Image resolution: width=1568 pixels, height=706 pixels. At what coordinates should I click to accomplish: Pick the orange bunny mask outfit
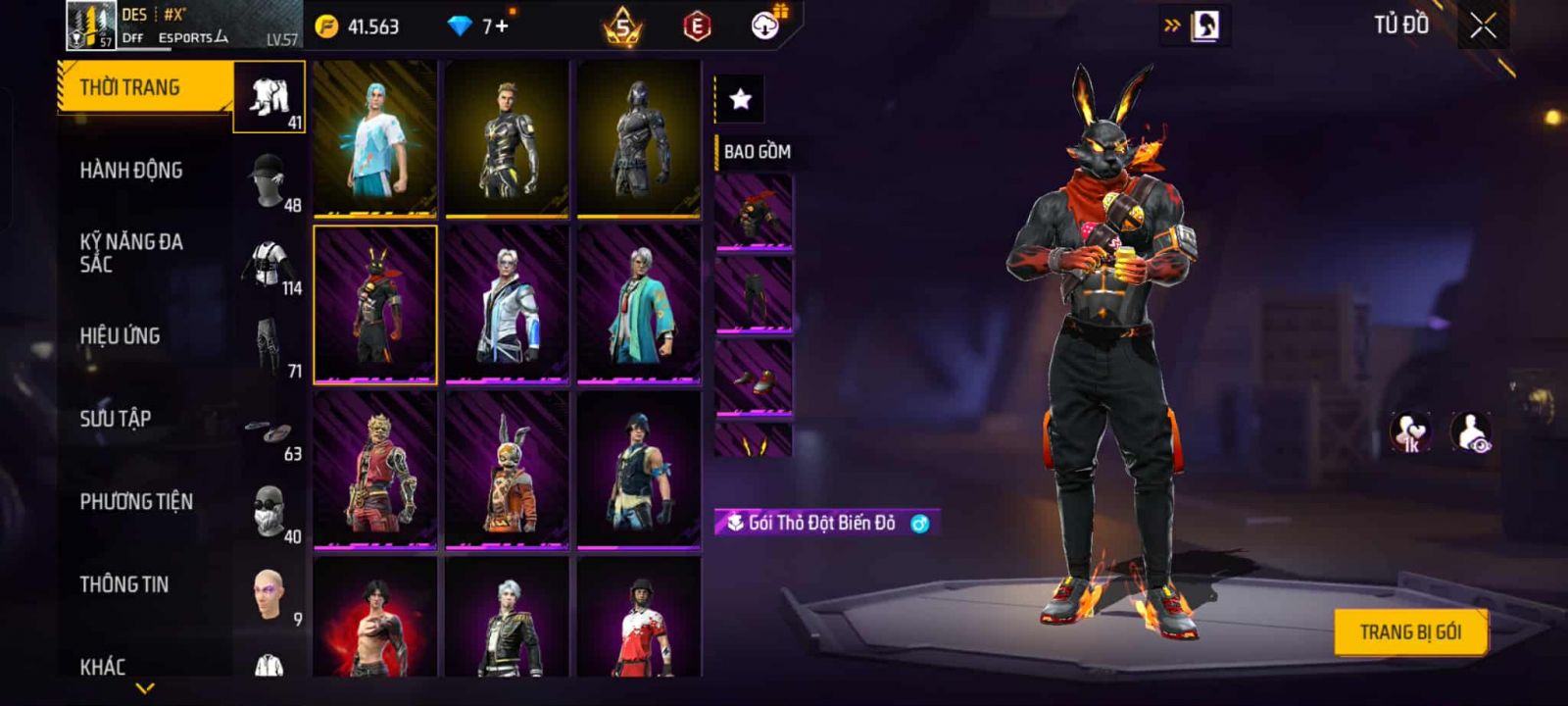(507, 469)
